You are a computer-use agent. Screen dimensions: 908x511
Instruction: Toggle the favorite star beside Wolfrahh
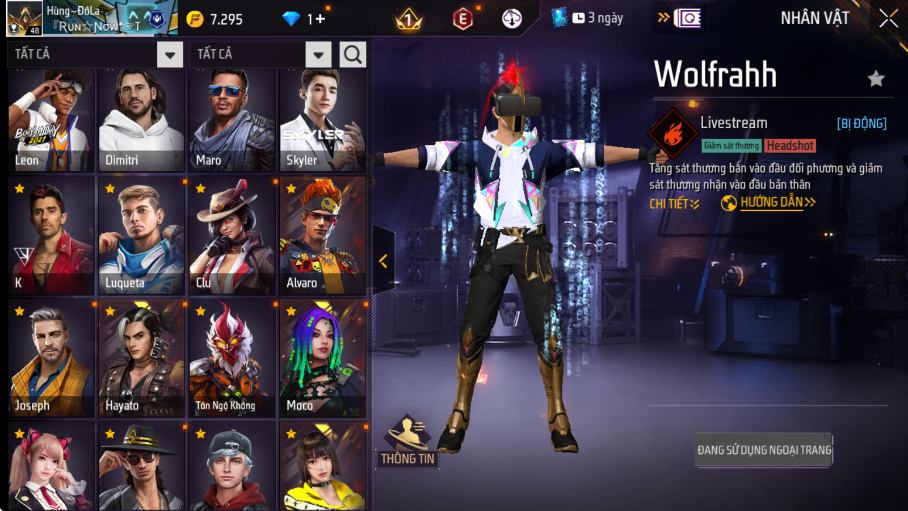(876, 78)
